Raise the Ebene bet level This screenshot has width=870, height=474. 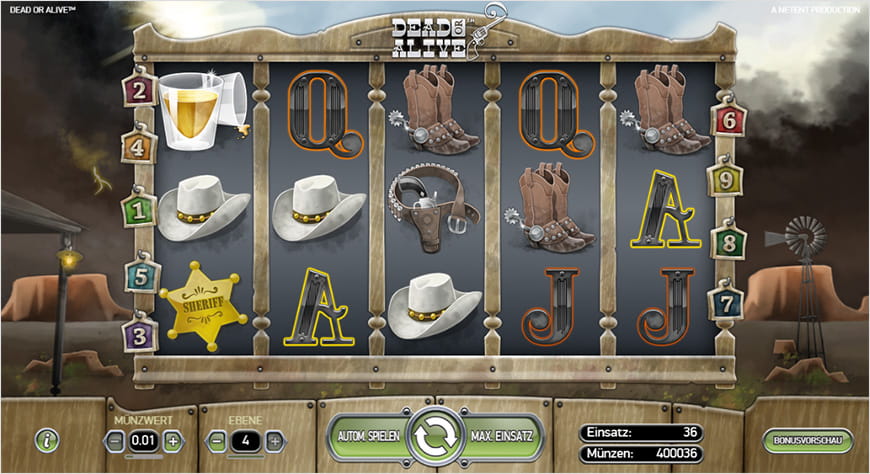(274, 440)
